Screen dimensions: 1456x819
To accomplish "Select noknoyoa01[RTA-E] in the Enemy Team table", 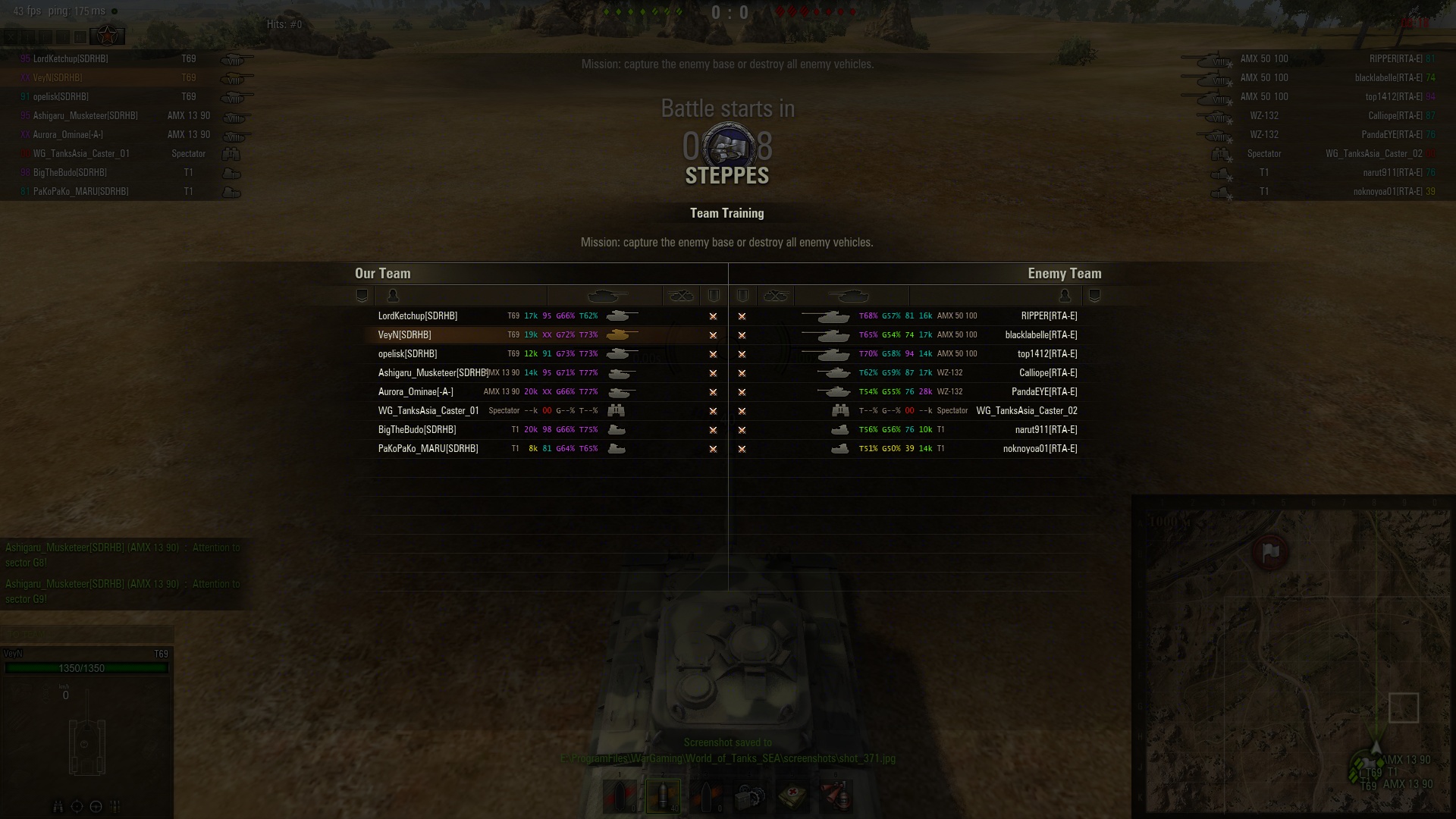I will click(1040, 449).
